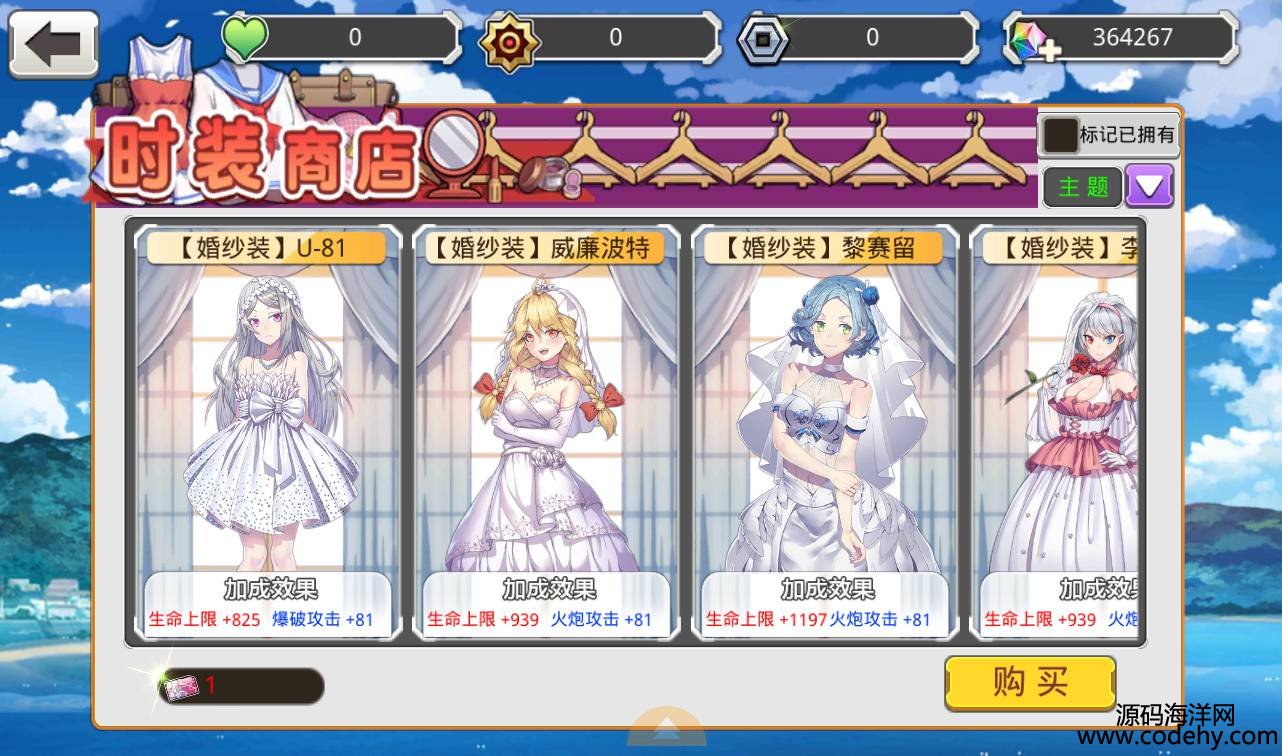Open the 主题 filter dropdown
The width and height of the screenshot is (1282, 756).
1149,186
